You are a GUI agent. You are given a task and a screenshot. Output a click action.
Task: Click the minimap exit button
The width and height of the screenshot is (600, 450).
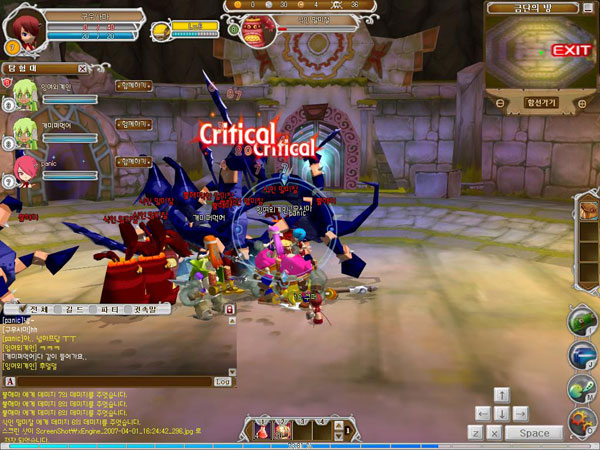click(x=569, y=50)
